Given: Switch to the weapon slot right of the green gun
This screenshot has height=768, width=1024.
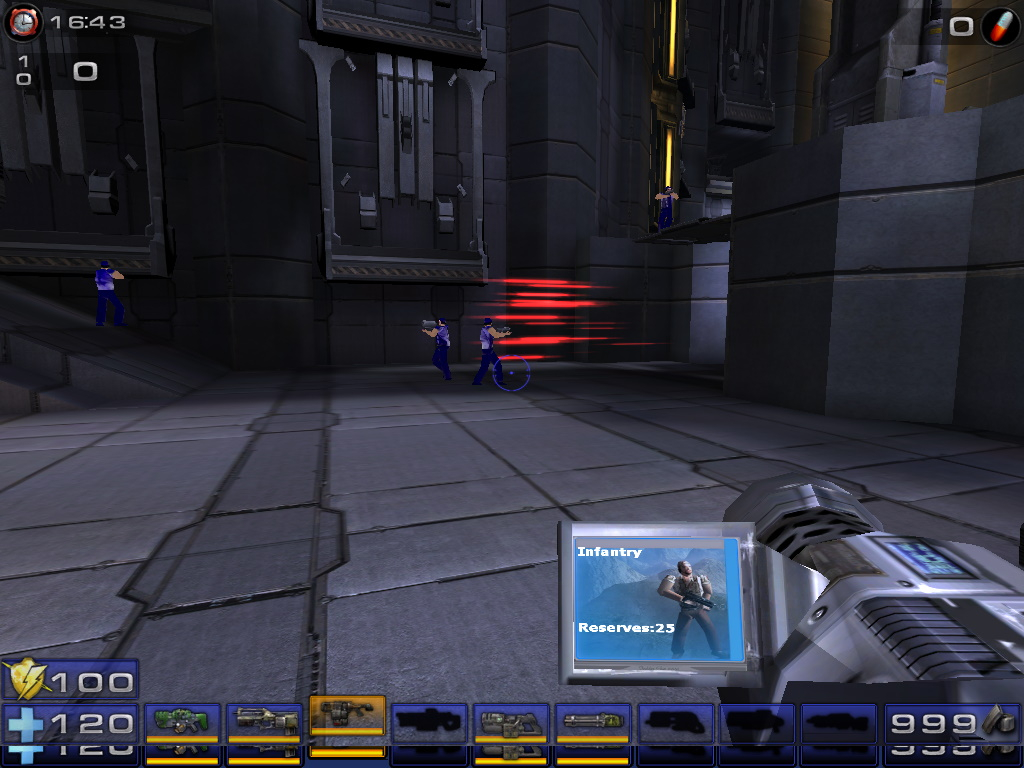Looking at the screenshot, I should click(264, 721).
